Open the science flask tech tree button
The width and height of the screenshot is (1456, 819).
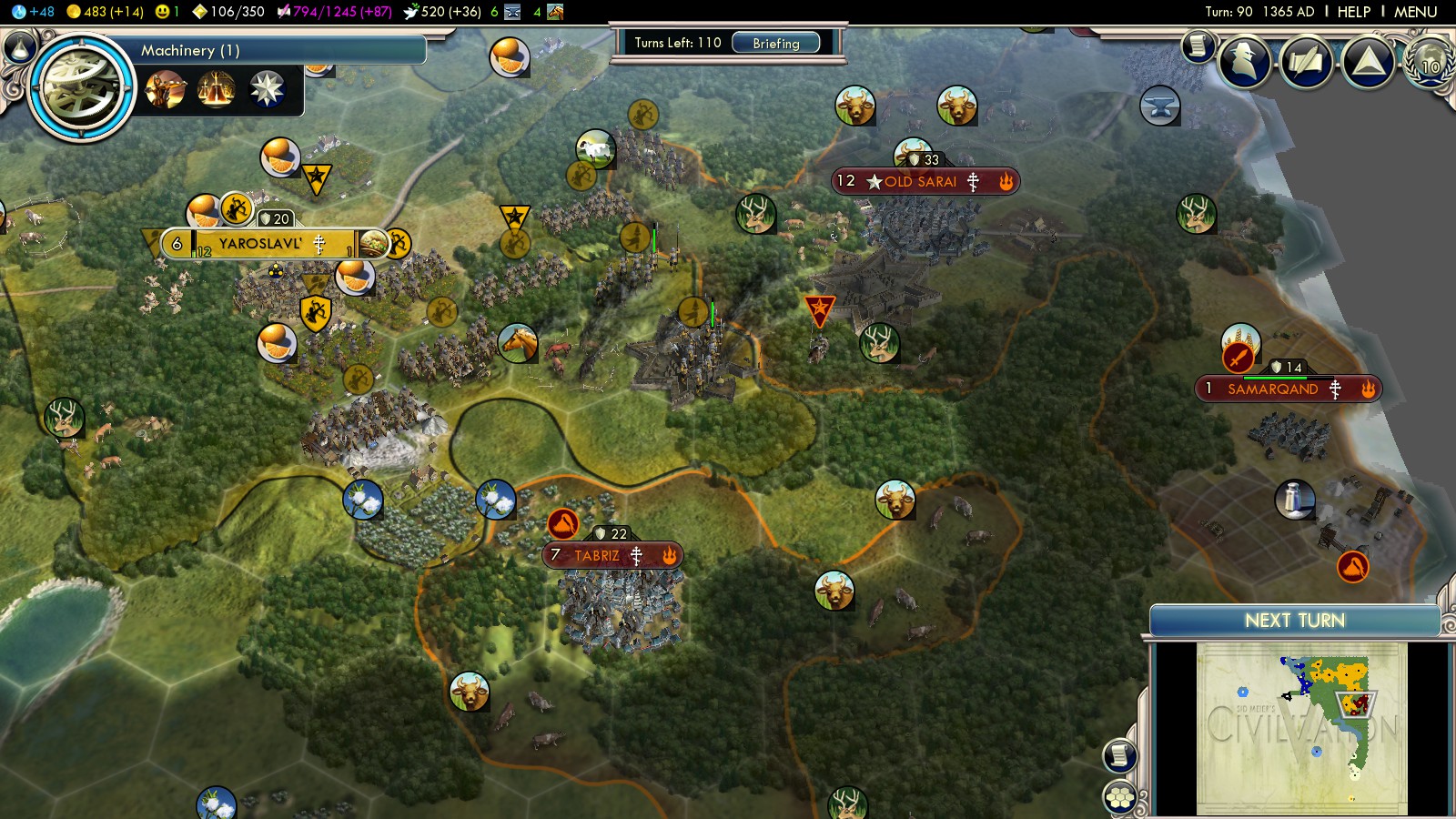point(20,47)
